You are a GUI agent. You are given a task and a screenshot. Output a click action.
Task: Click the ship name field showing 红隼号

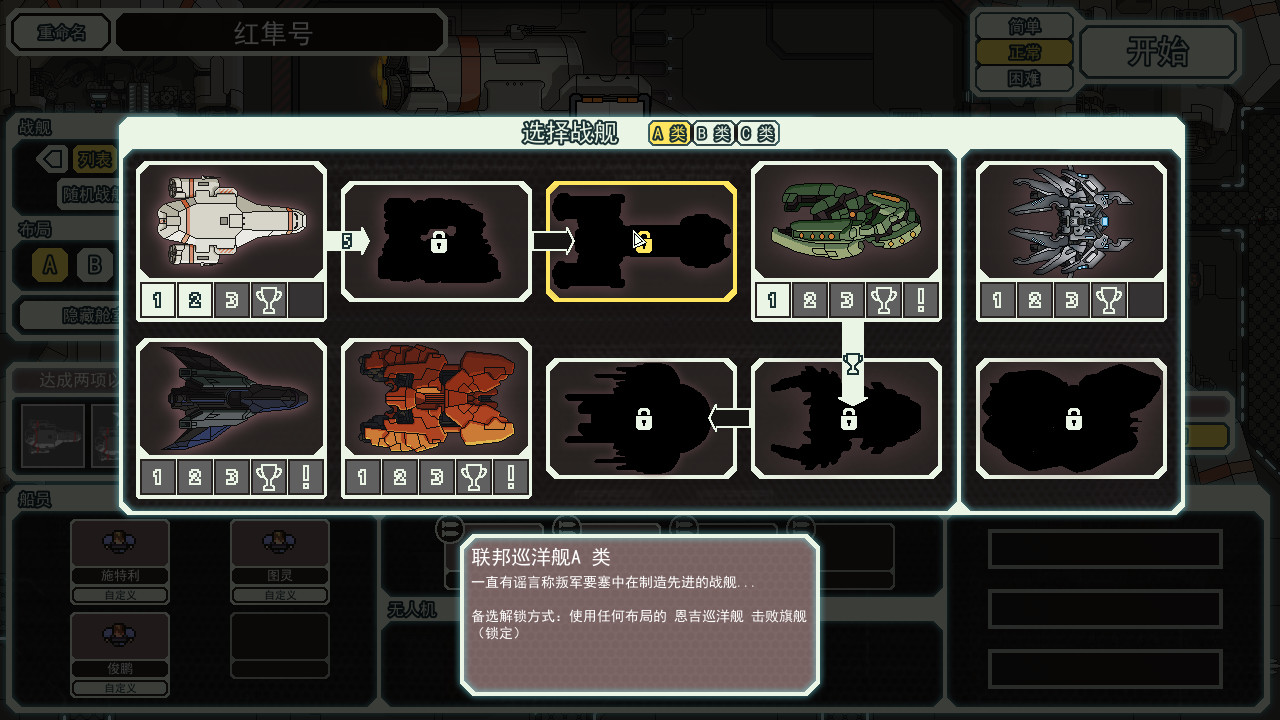(x=280, y=32)
